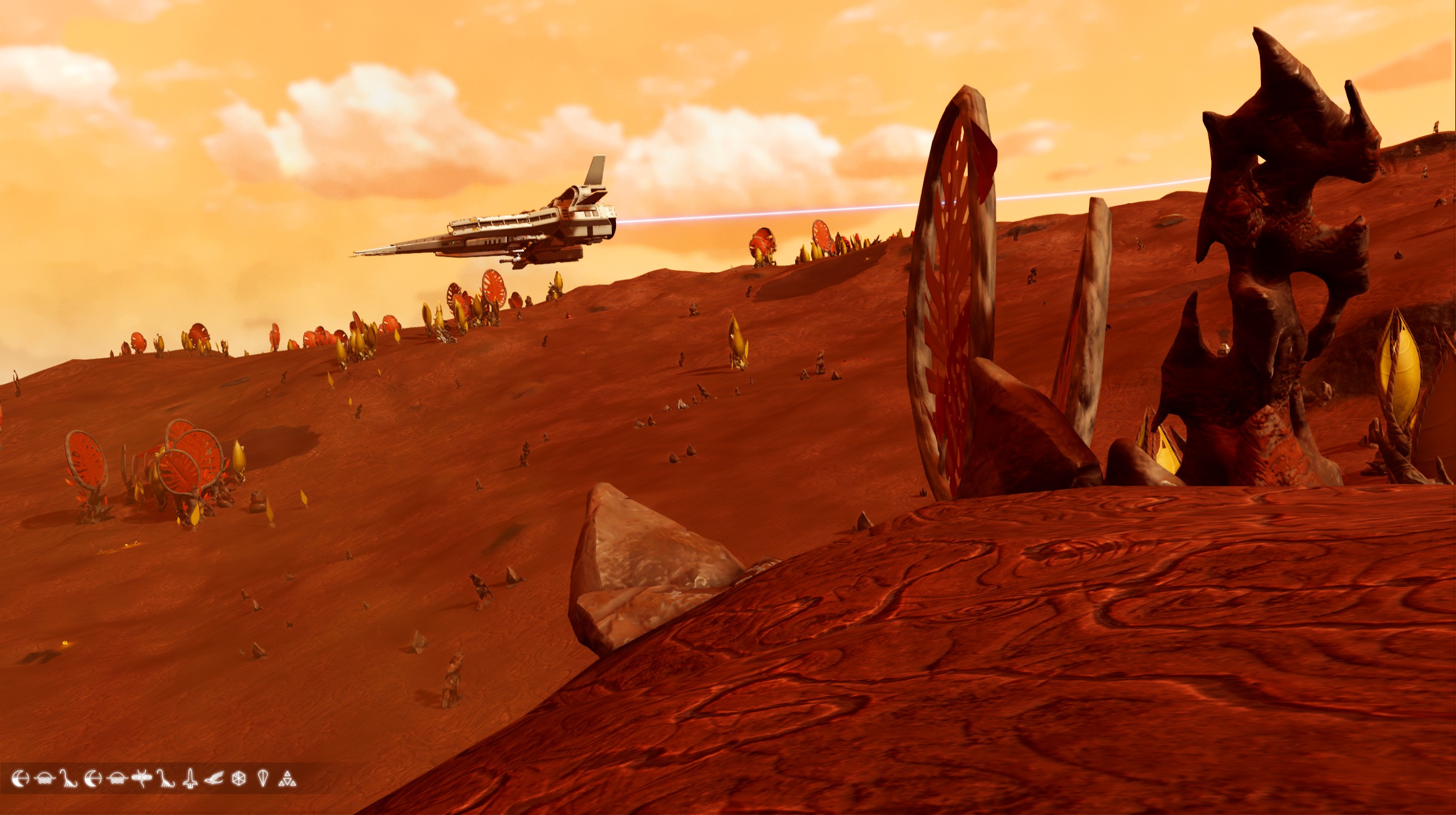1456x815 pixels.
Task: Click the dragonfly portal glyph
Action: click(x=142, y=778)
